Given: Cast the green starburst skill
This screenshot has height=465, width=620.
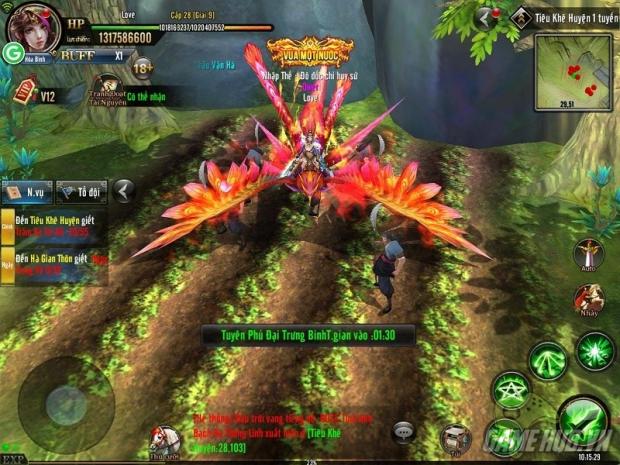Looking at the screenshot, I should click(x=595, y=351).
